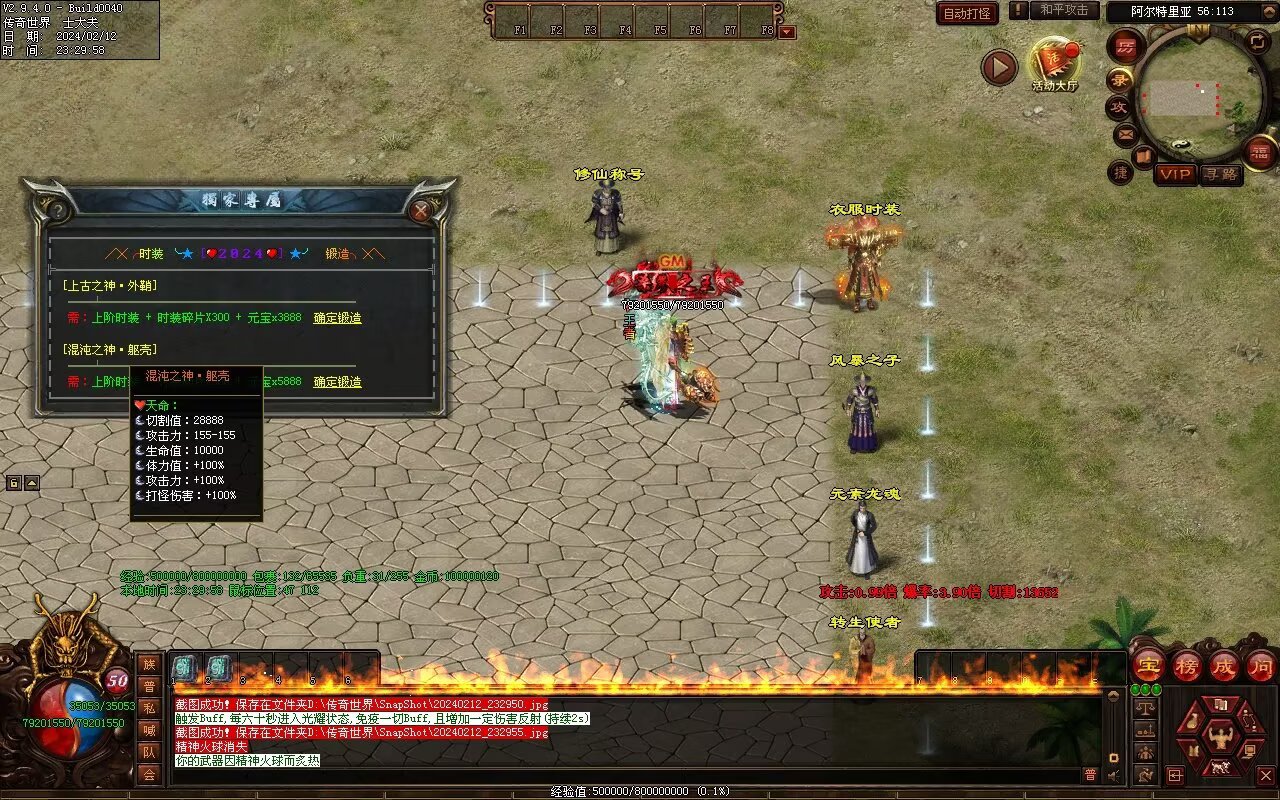Open the 福 welfare button
The image size is (1280, 800).
point(1260,151)
